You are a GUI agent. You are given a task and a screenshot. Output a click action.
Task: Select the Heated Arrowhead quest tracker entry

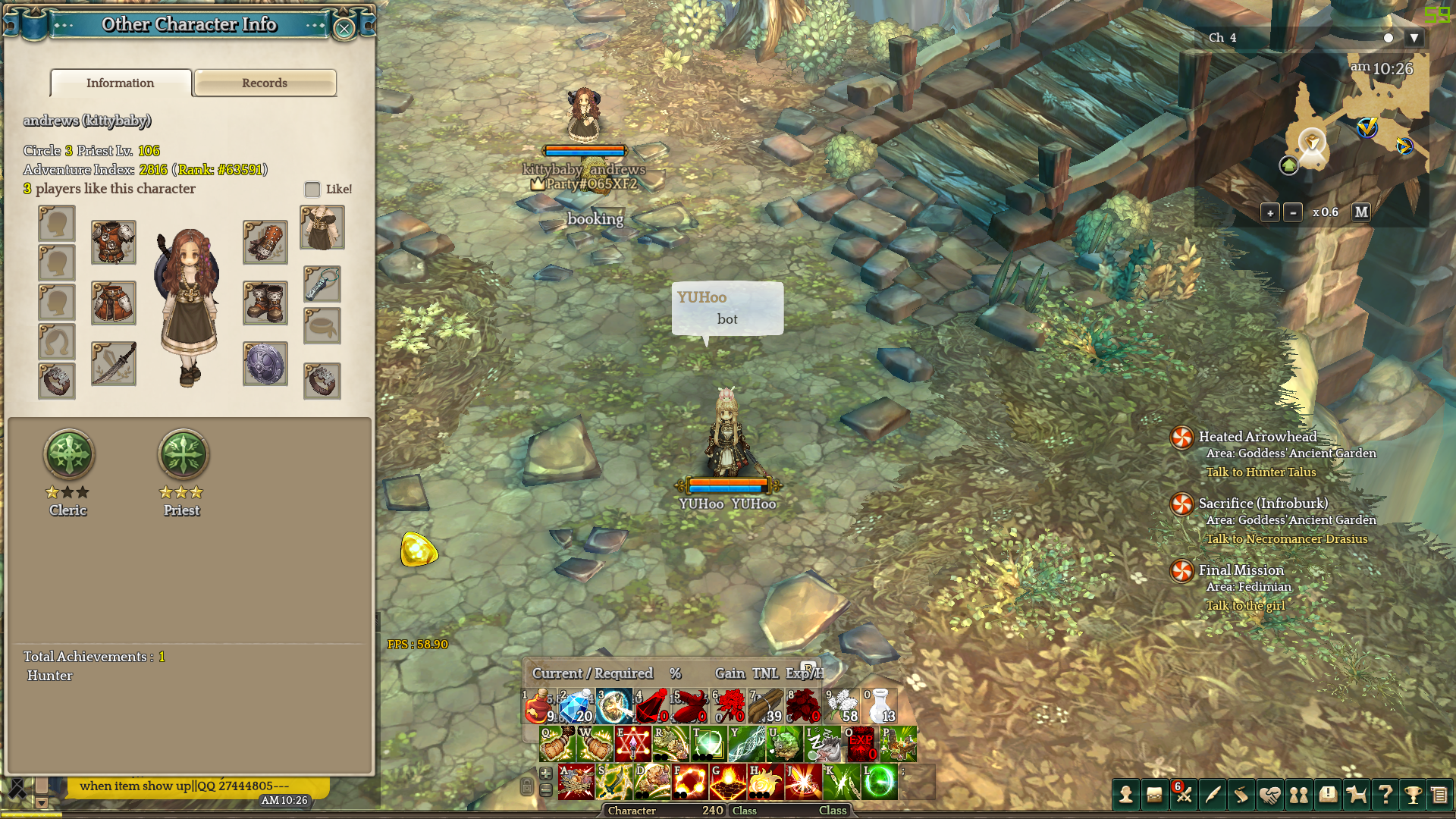click(x=1257, y=437)
